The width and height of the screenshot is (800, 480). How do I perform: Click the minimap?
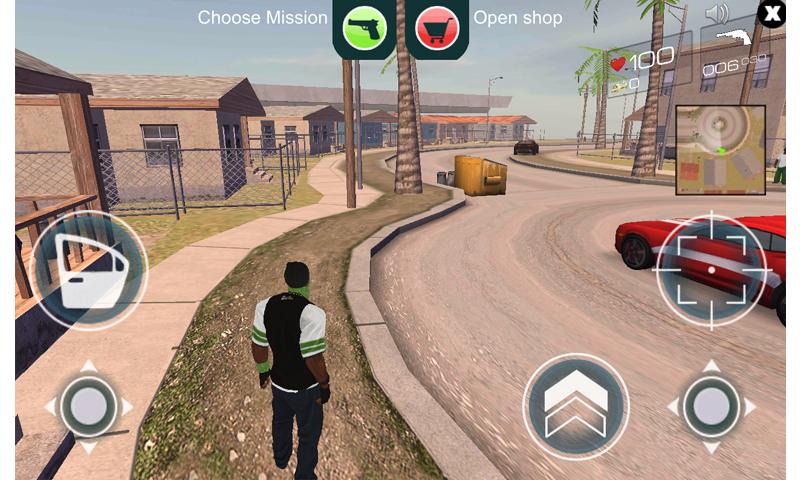(720, 150)
